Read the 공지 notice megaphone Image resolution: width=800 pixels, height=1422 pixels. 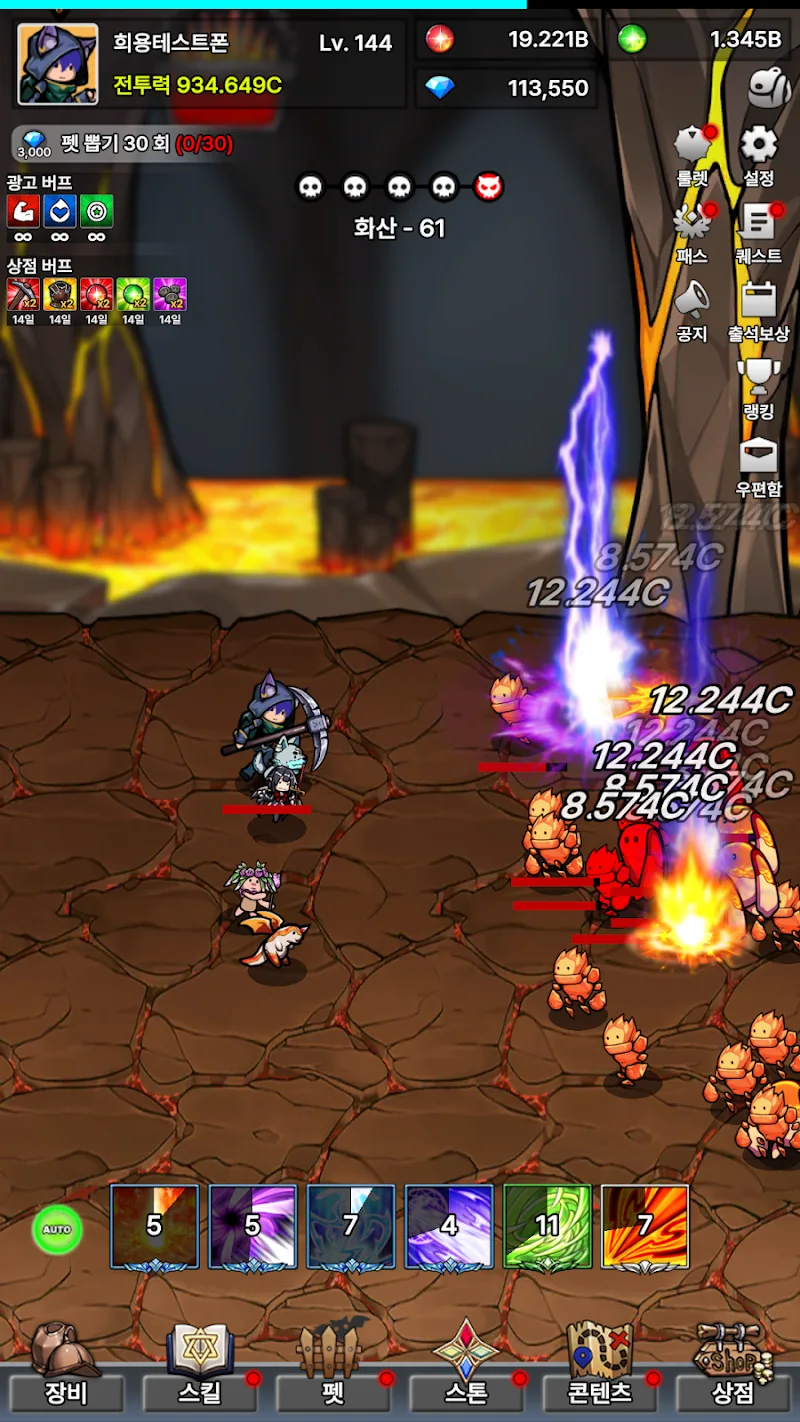[x=692, y=307]
